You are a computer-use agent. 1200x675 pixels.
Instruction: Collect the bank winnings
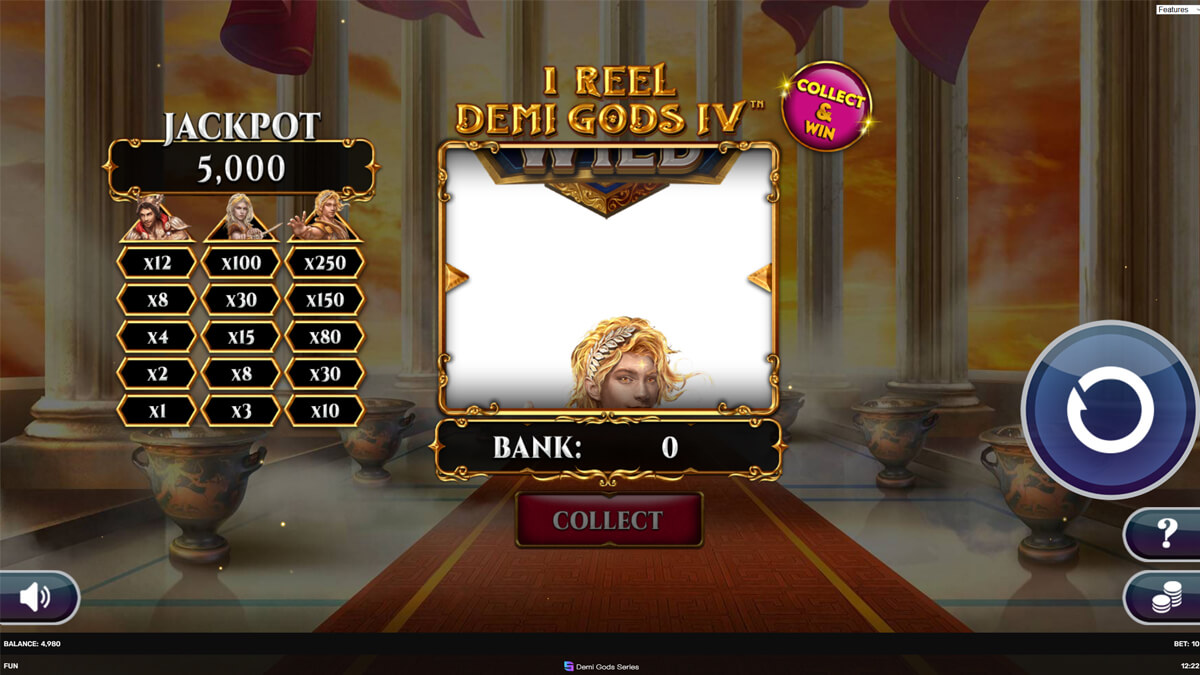(608, 520)
